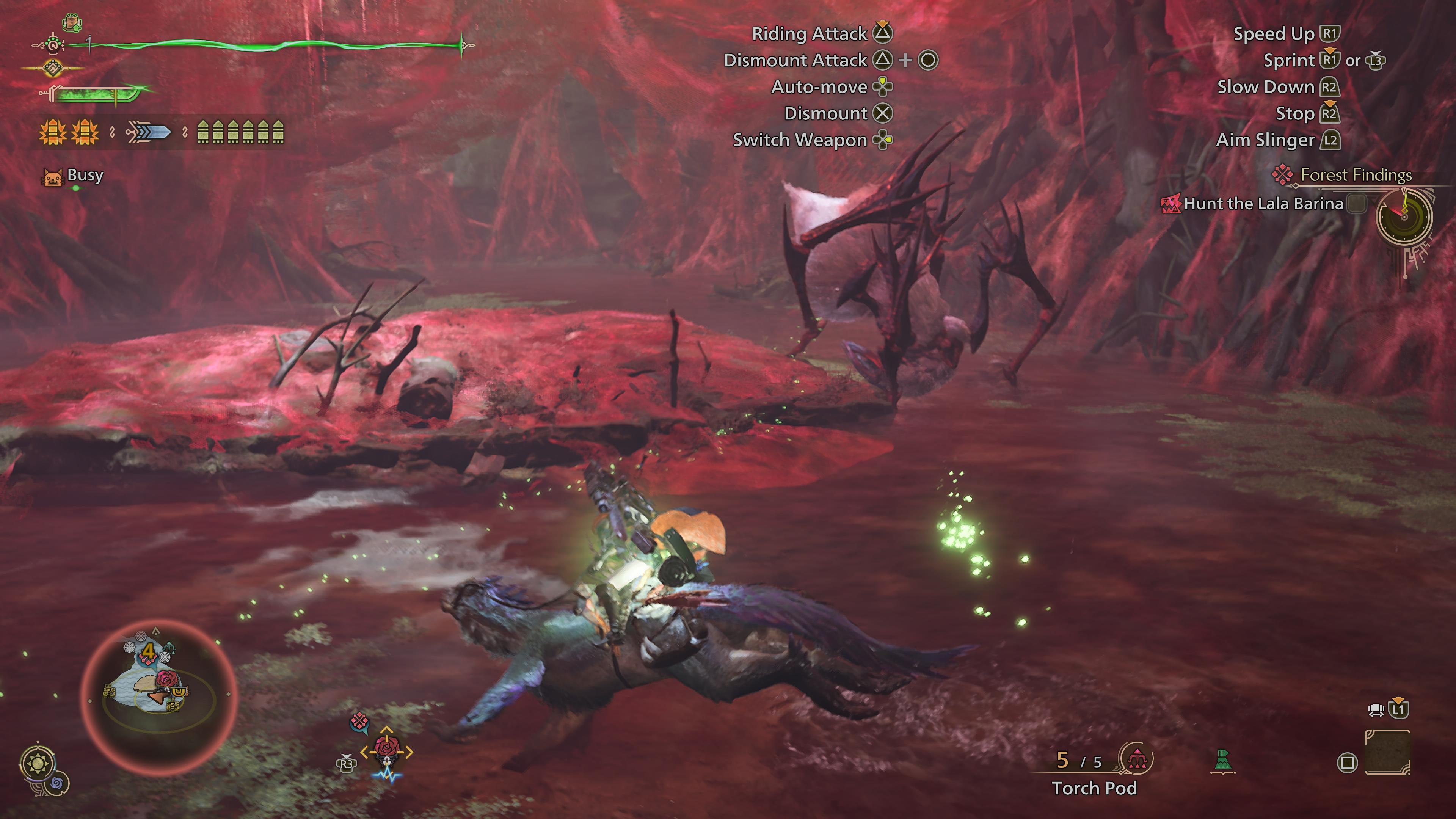Click the Lala Barina rose target icon
This screenshot has height=819, width=1456.
click(x=387, y=748)
